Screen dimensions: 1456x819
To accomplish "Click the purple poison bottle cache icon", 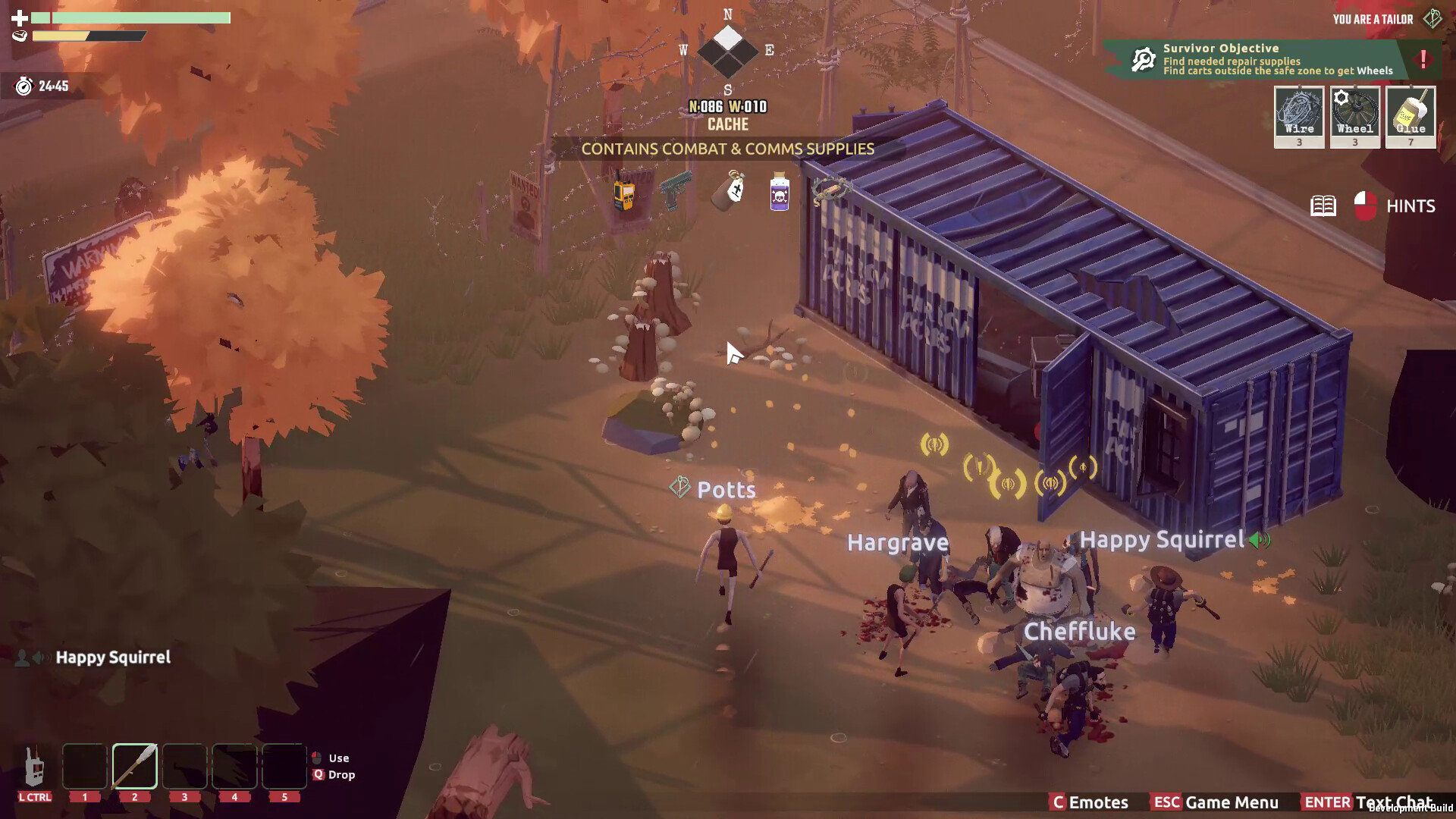I will [x=780, y=193].
